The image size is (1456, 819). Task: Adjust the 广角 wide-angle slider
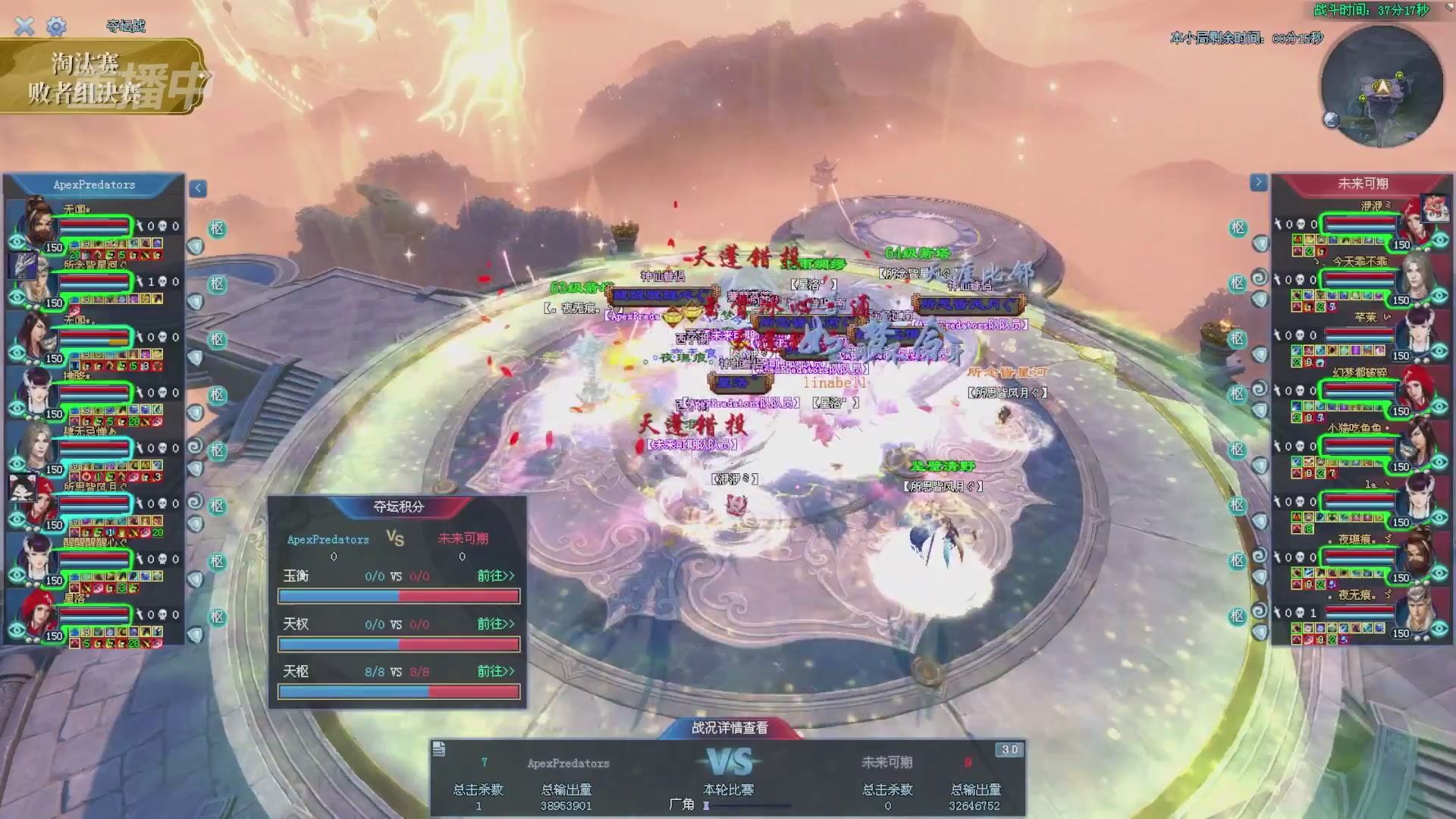coord(707,806)
